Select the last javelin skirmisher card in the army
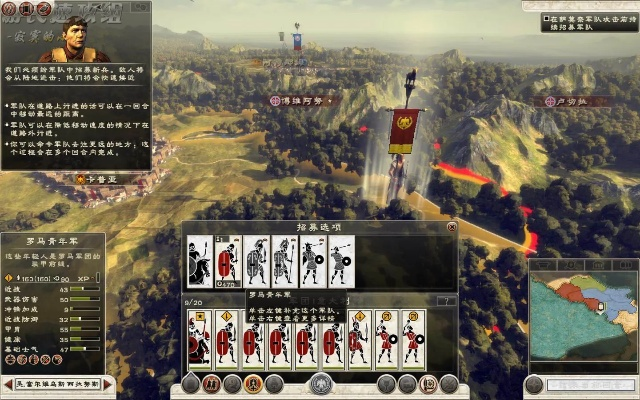The width and height of the screenshot is (640, 400). pyautogui.click(x=413, y=336)
